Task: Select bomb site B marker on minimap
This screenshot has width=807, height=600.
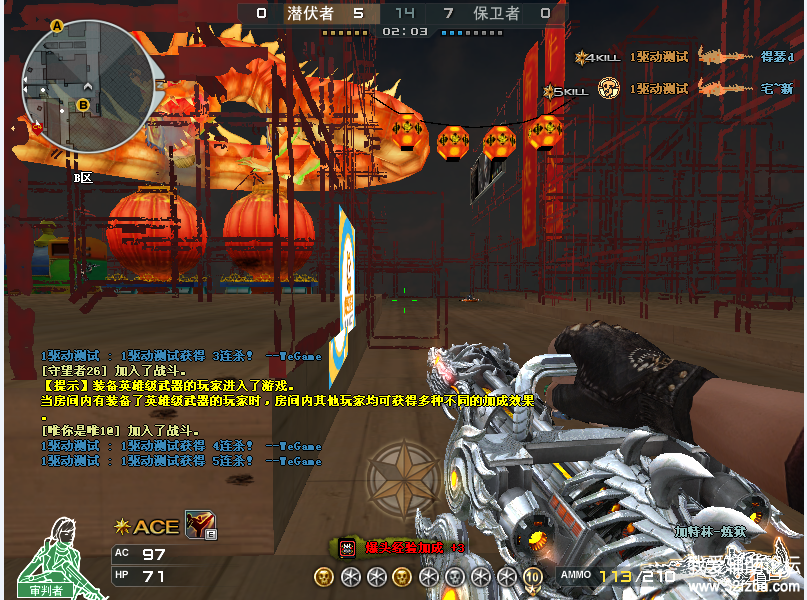Action: (x=83, y=104)
